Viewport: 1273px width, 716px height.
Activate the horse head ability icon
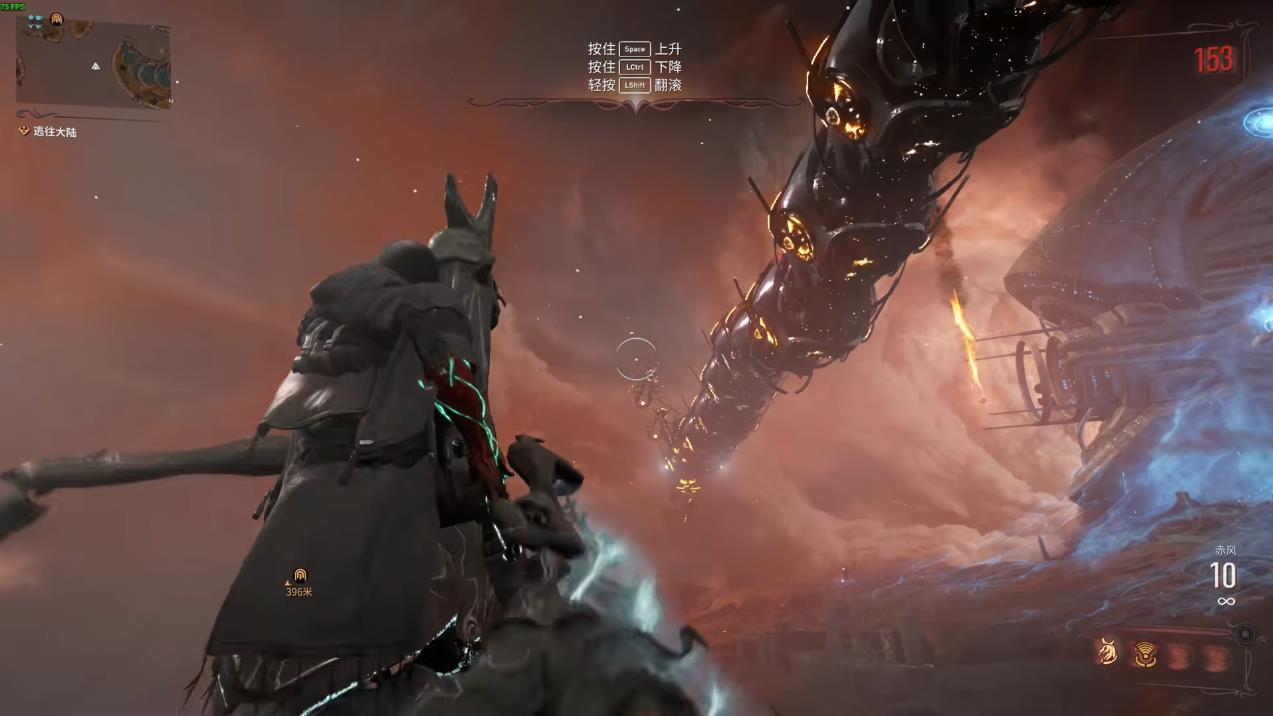tap(1107, 653)
